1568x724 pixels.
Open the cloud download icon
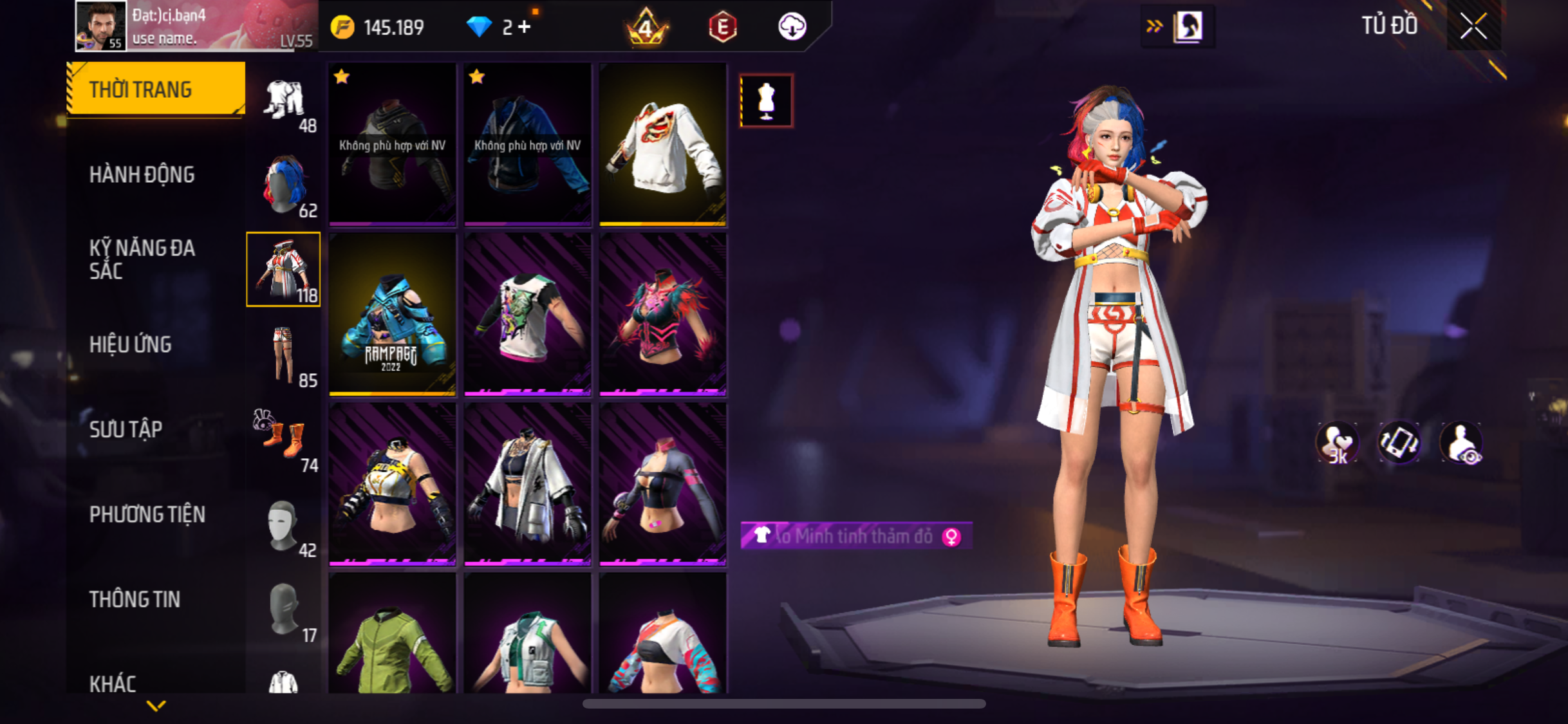click(x=792, y=27)
